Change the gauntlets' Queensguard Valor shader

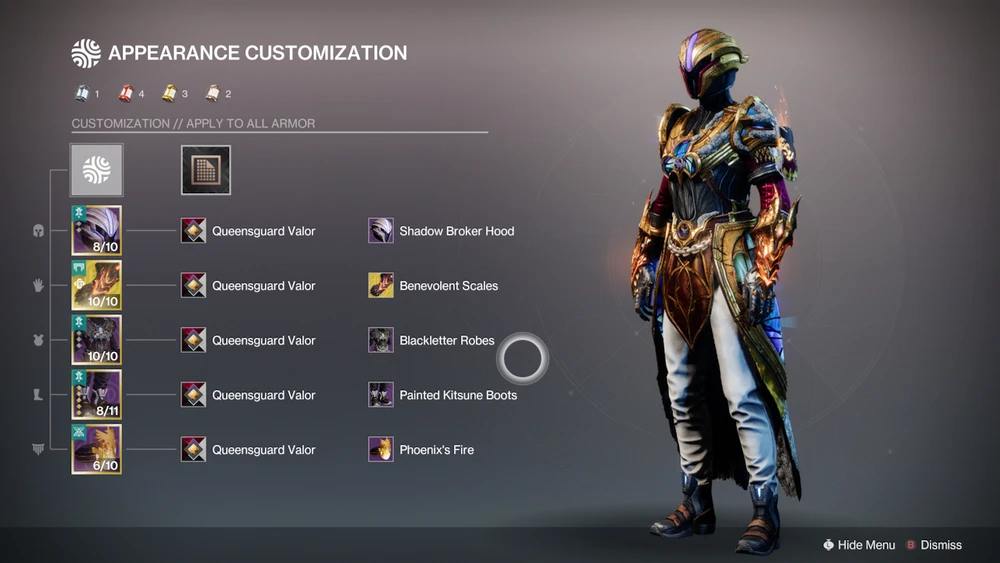coord(194,286)
